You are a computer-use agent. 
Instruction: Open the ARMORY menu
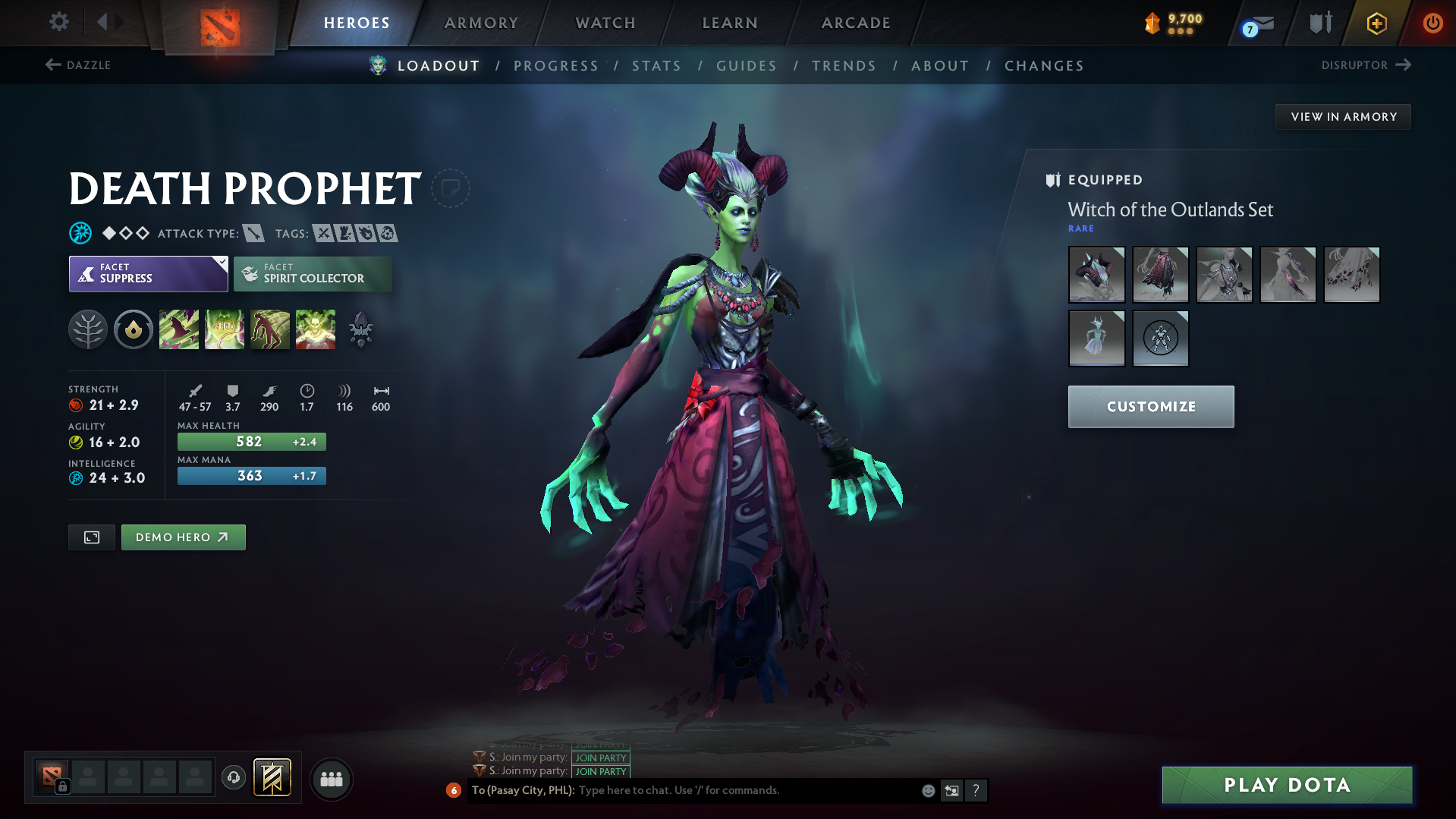[x=481, y=23]
